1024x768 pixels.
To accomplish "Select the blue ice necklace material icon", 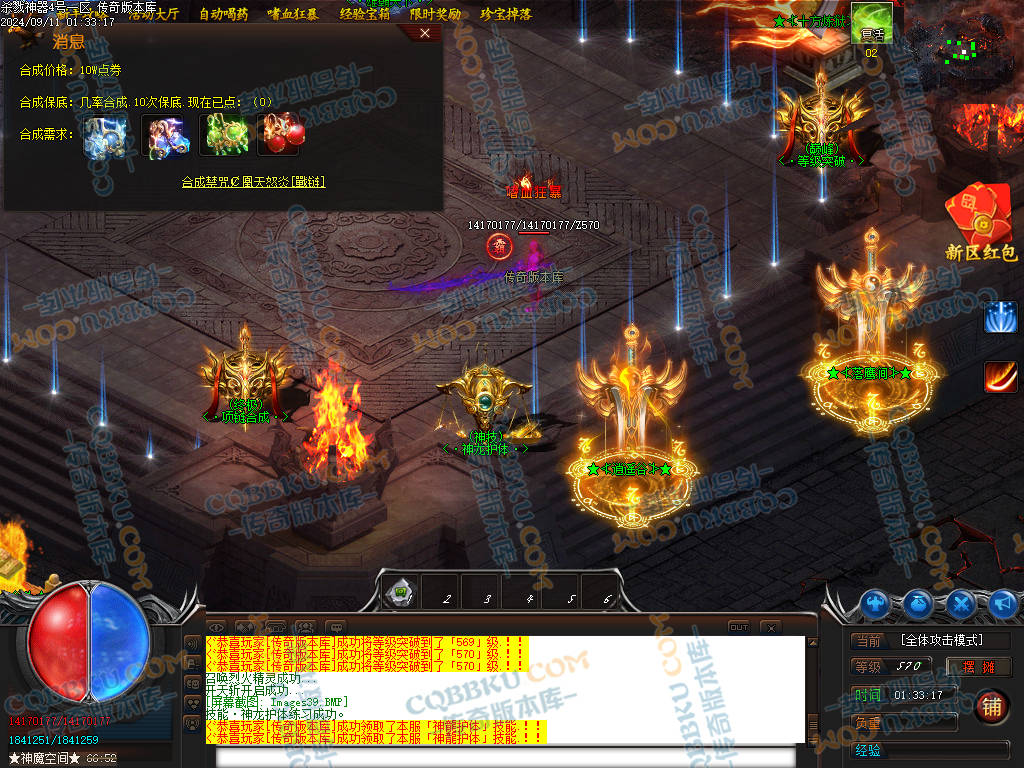I will pyautogui.click(x=104, y=135).
